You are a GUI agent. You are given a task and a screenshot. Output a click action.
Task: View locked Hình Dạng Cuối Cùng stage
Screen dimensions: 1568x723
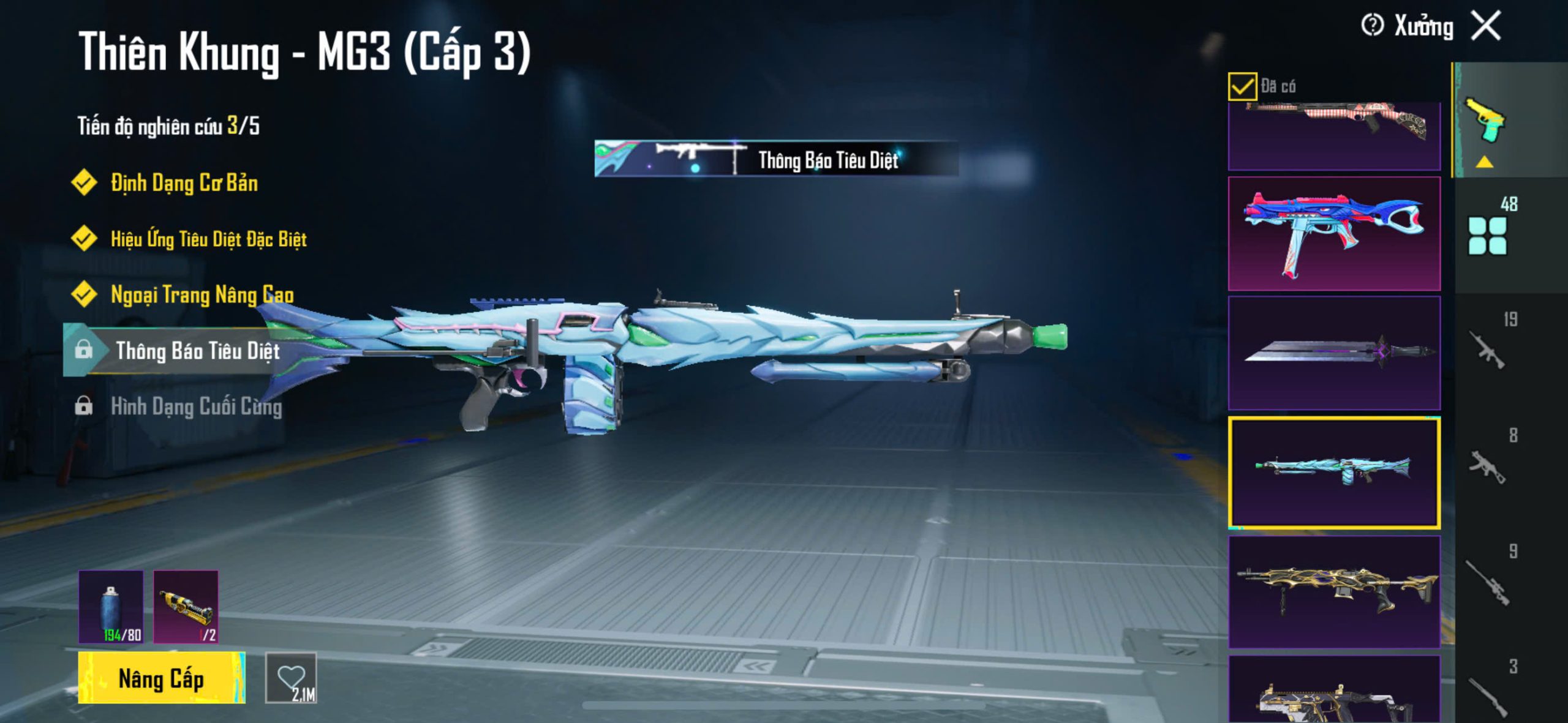196,406
